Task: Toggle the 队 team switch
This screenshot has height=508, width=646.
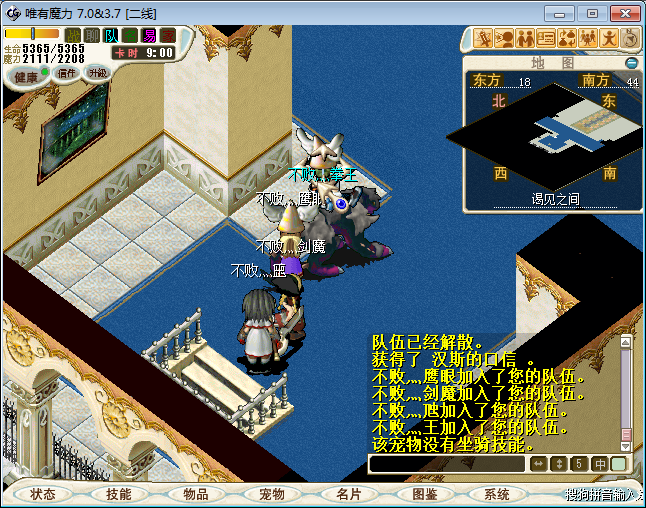Action: pos(111,36)
